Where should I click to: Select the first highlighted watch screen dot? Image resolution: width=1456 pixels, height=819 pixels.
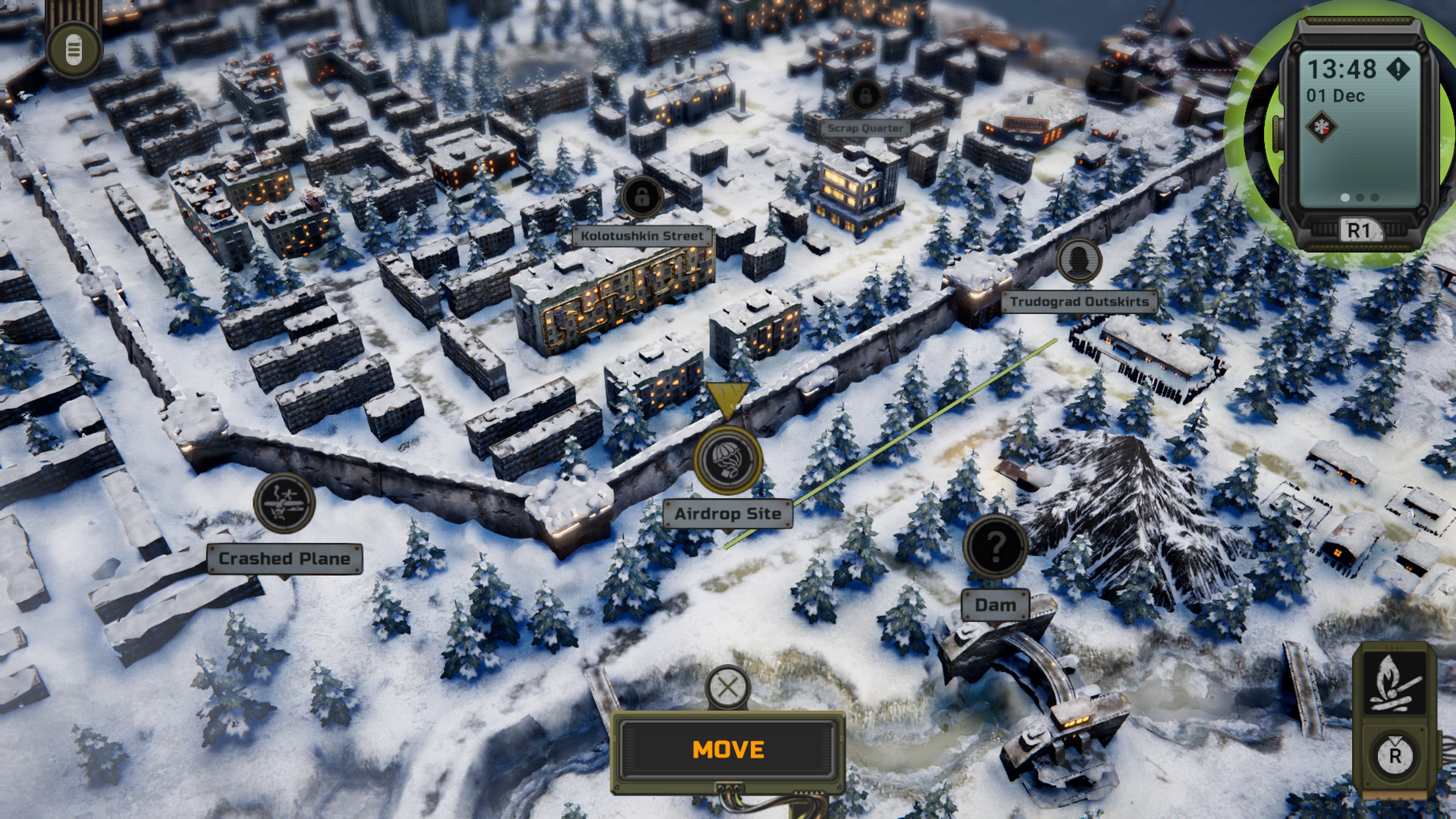pyautogui.click(x=1346, y=198)
